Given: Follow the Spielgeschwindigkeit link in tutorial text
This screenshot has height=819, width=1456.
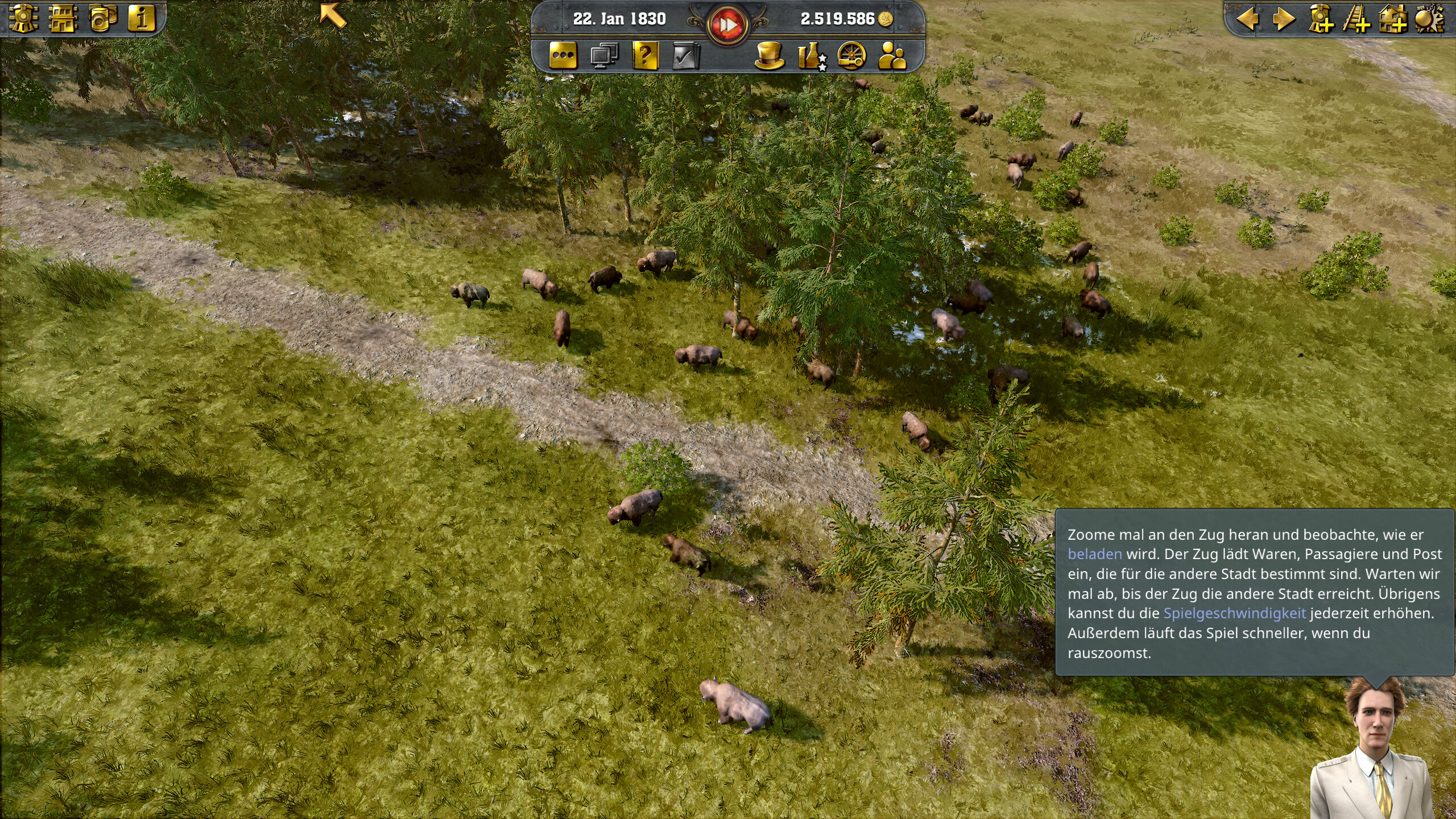Looking at the screenshot, I should tap(1234, 613).
